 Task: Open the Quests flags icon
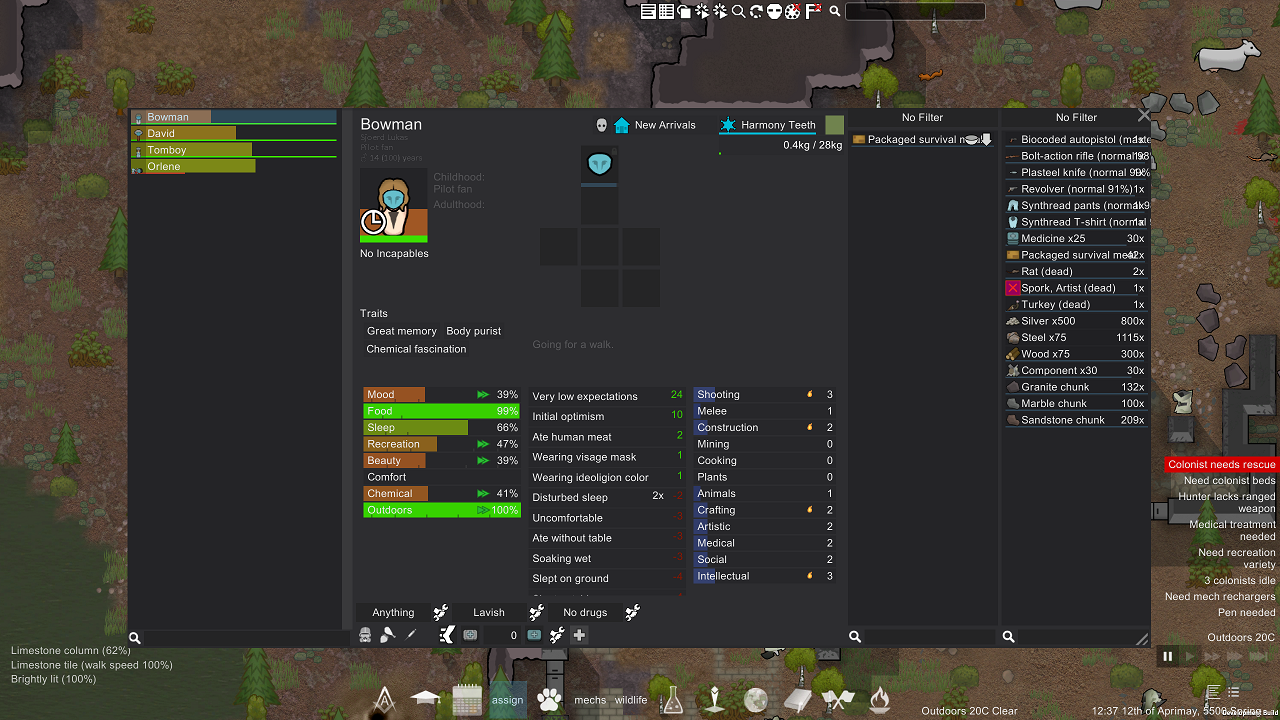[x=838, y=699]
